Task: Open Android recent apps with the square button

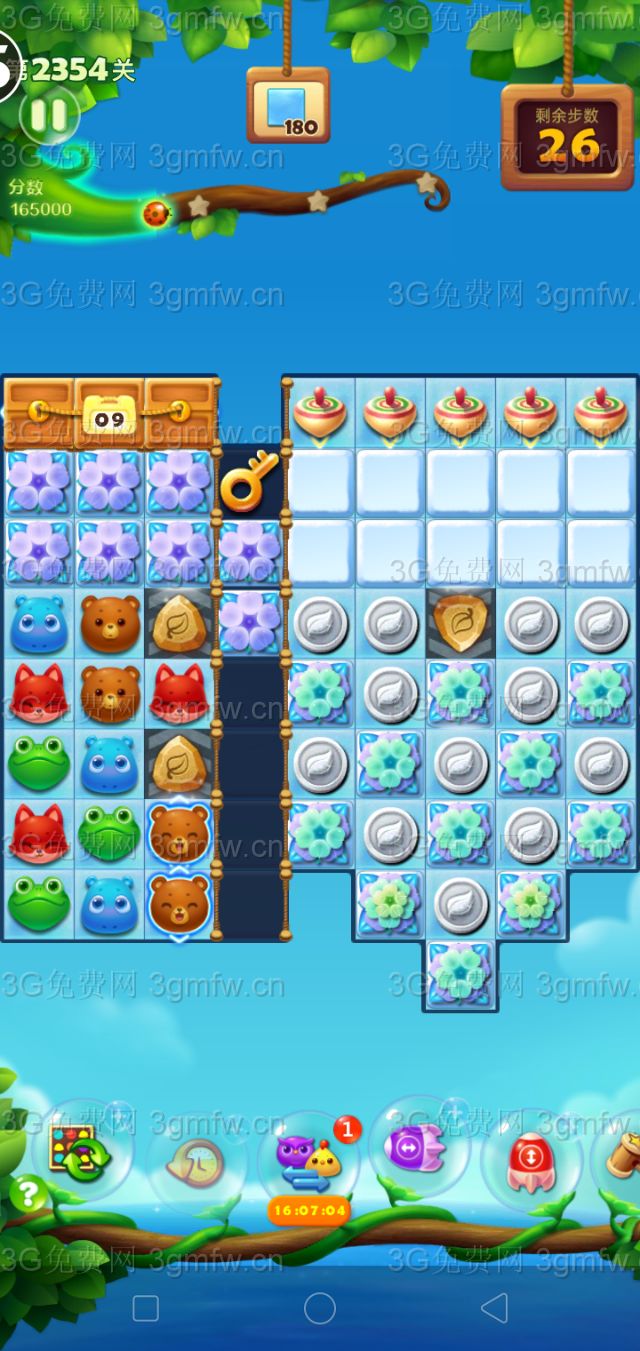Action: point(146,1307)
